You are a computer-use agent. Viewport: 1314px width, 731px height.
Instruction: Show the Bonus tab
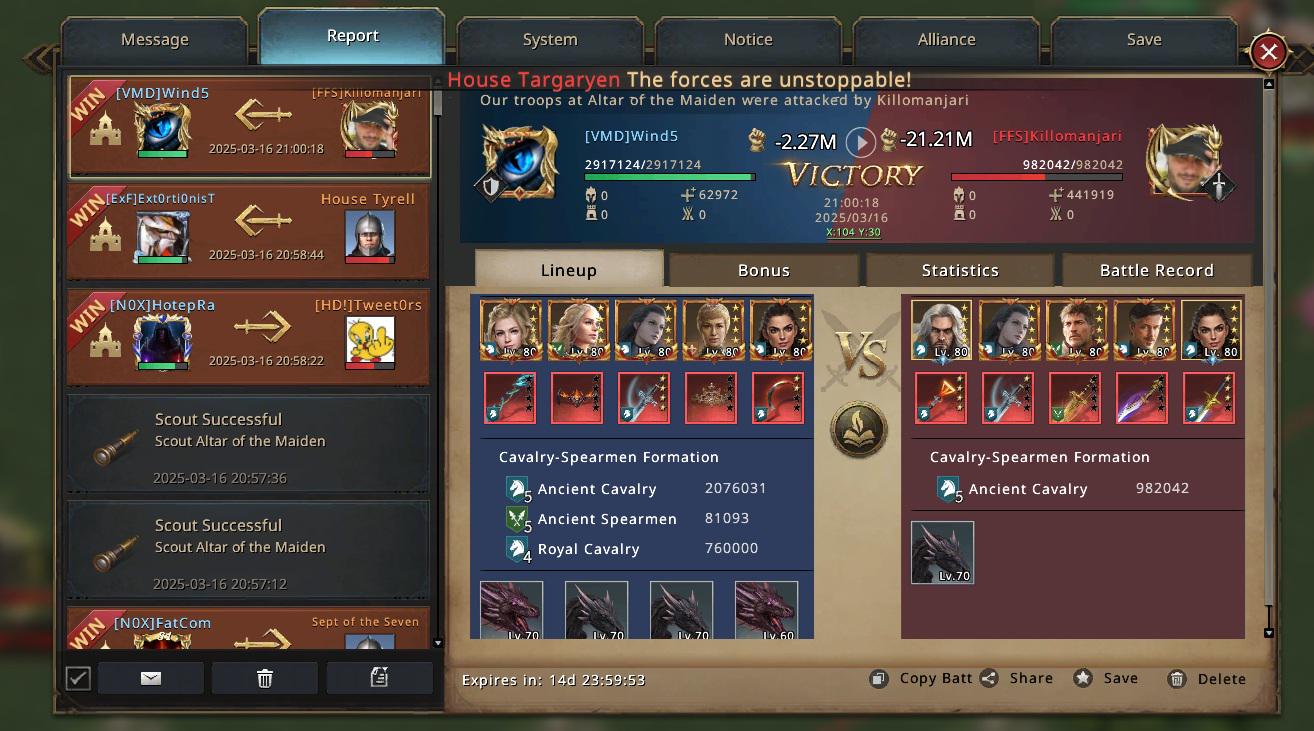(x=764, y=270)
